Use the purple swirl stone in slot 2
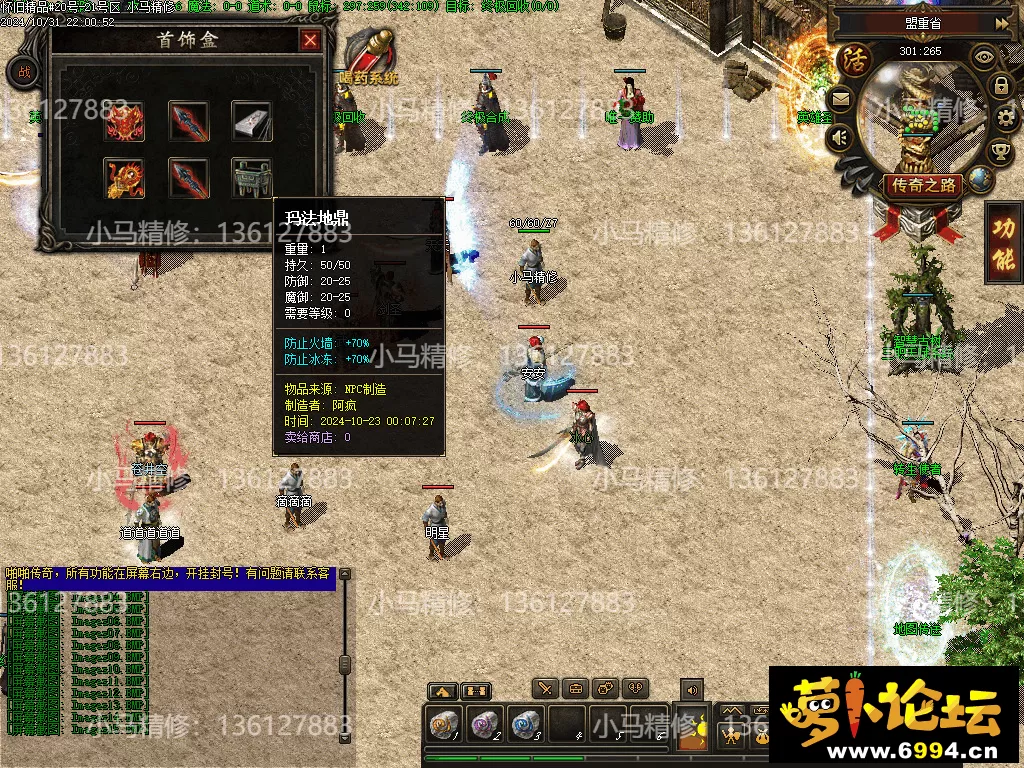 [485, 724]
